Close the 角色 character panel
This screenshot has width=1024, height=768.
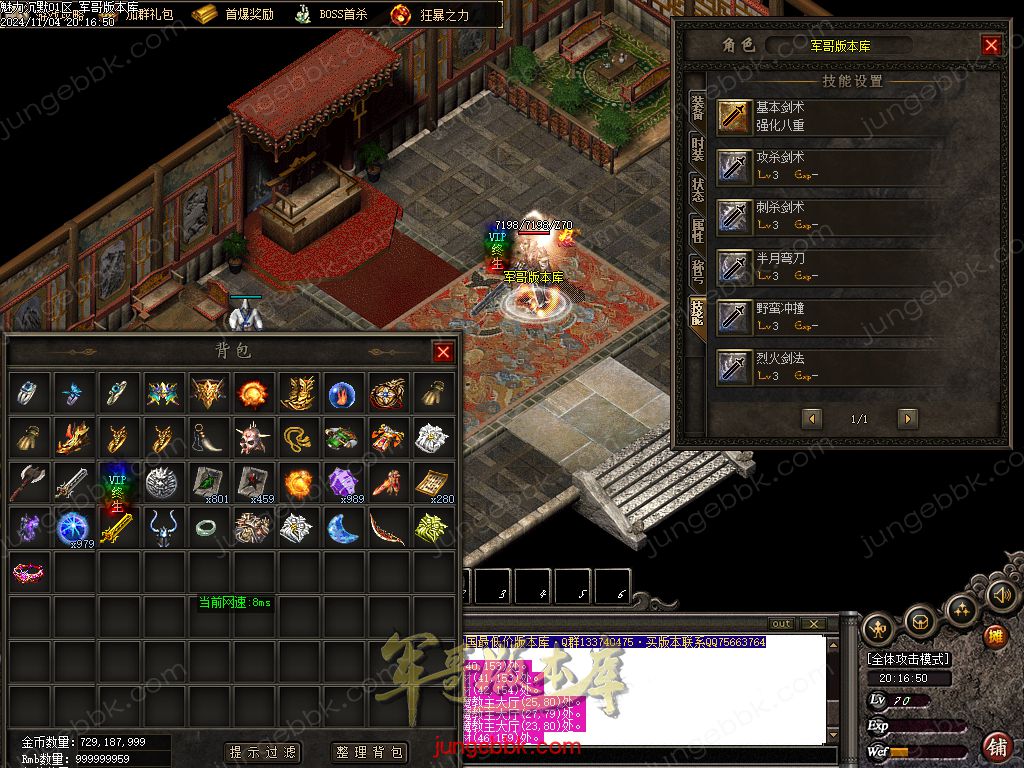[991, 45]
